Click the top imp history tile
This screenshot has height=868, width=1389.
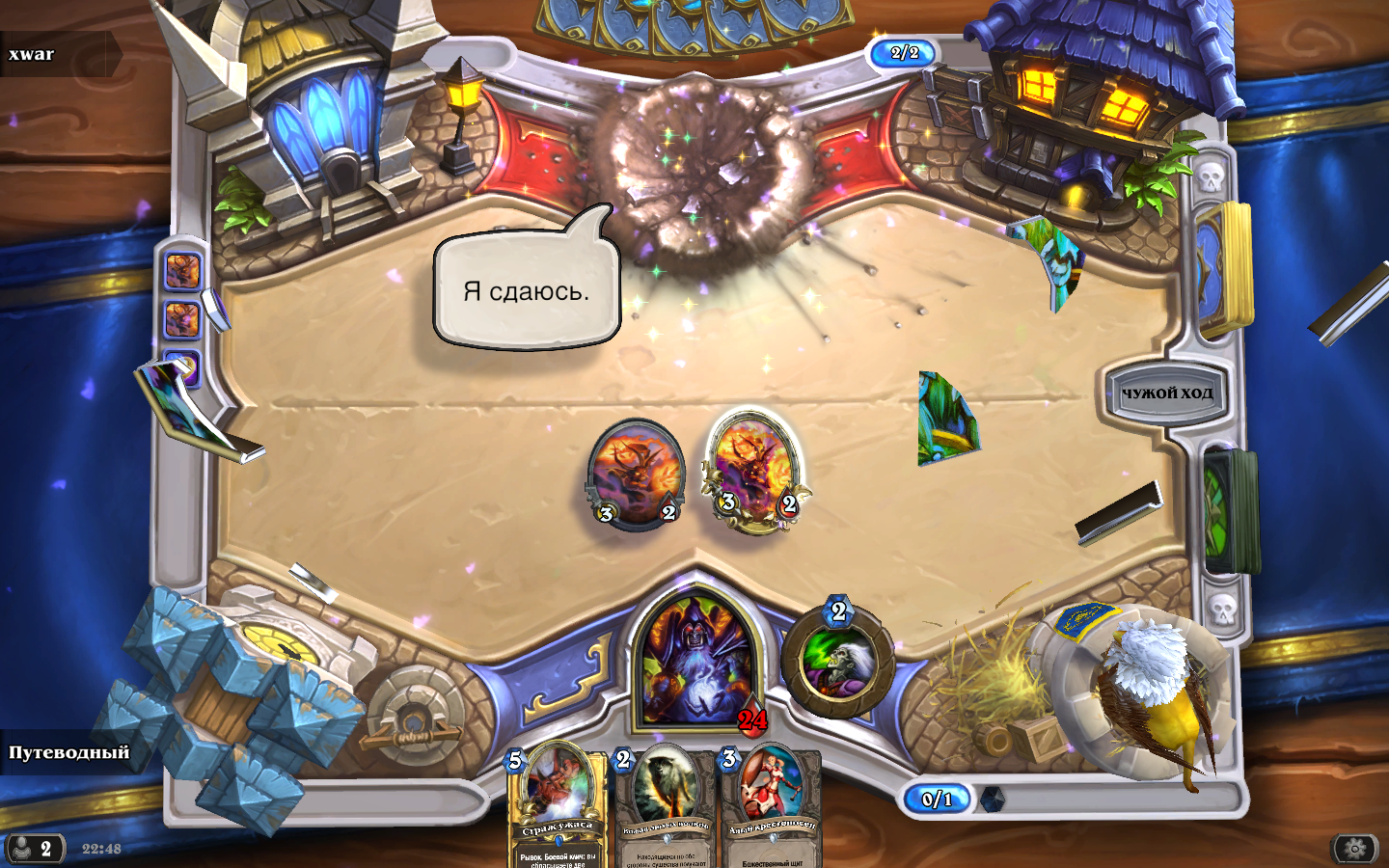tap(181, 271)
